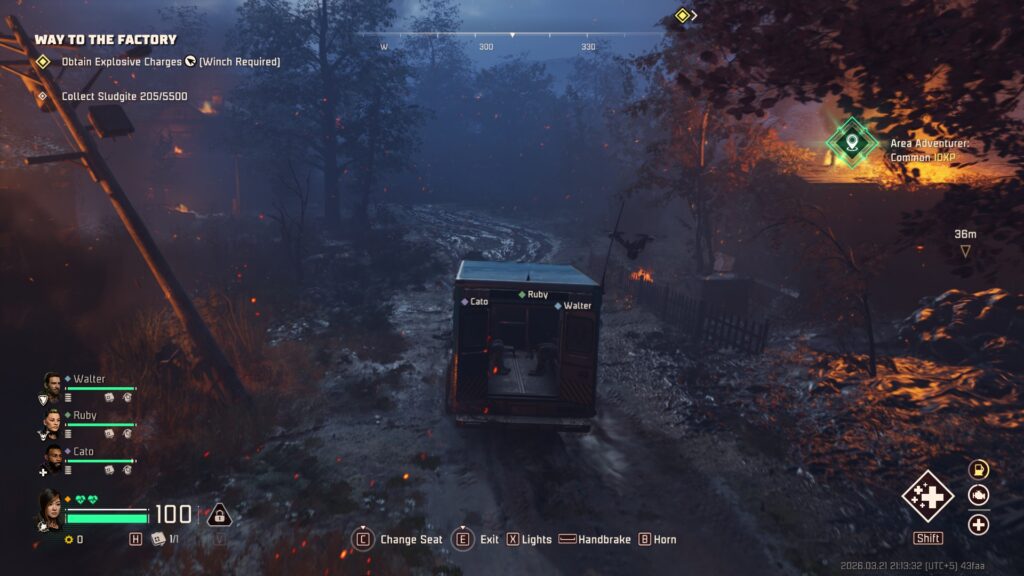Click Ruby's squad portrait
Image resolution: width=1024 pixels, height=576 pixels.
(x=52, y=421)
